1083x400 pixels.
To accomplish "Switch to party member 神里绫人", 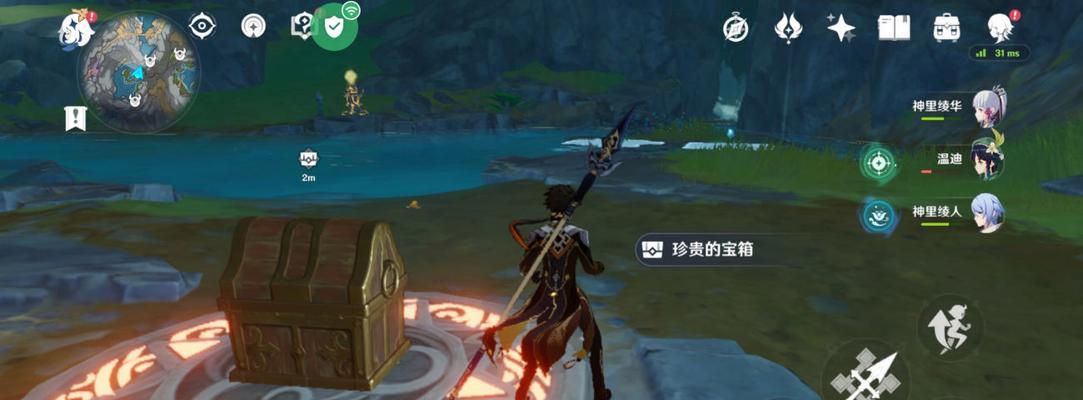I will [x=987, y=212].
